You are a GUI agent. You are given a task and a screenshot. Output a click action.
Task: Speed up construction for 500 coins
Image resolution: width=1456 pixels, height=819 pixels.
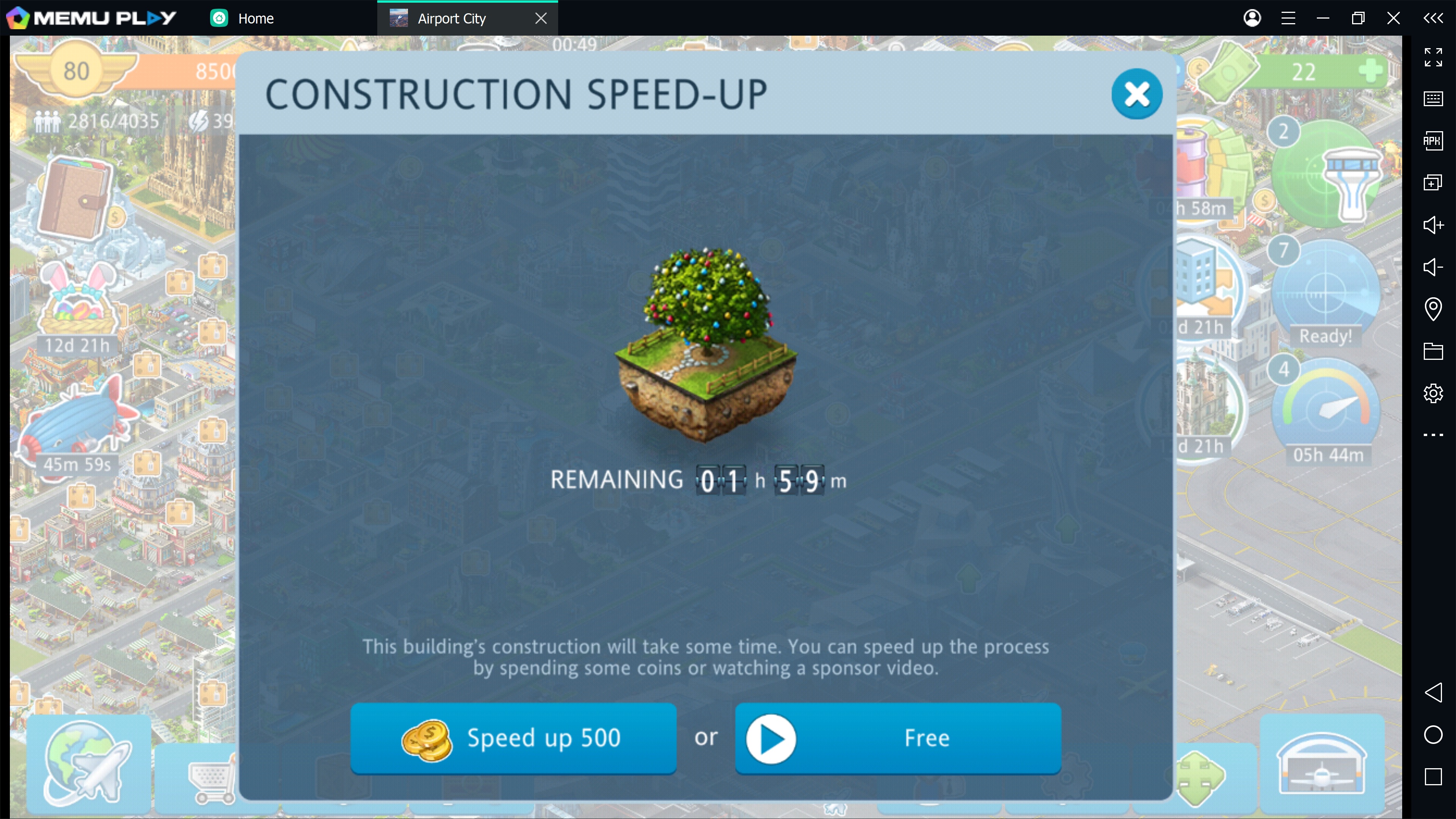tap(513, 737)
